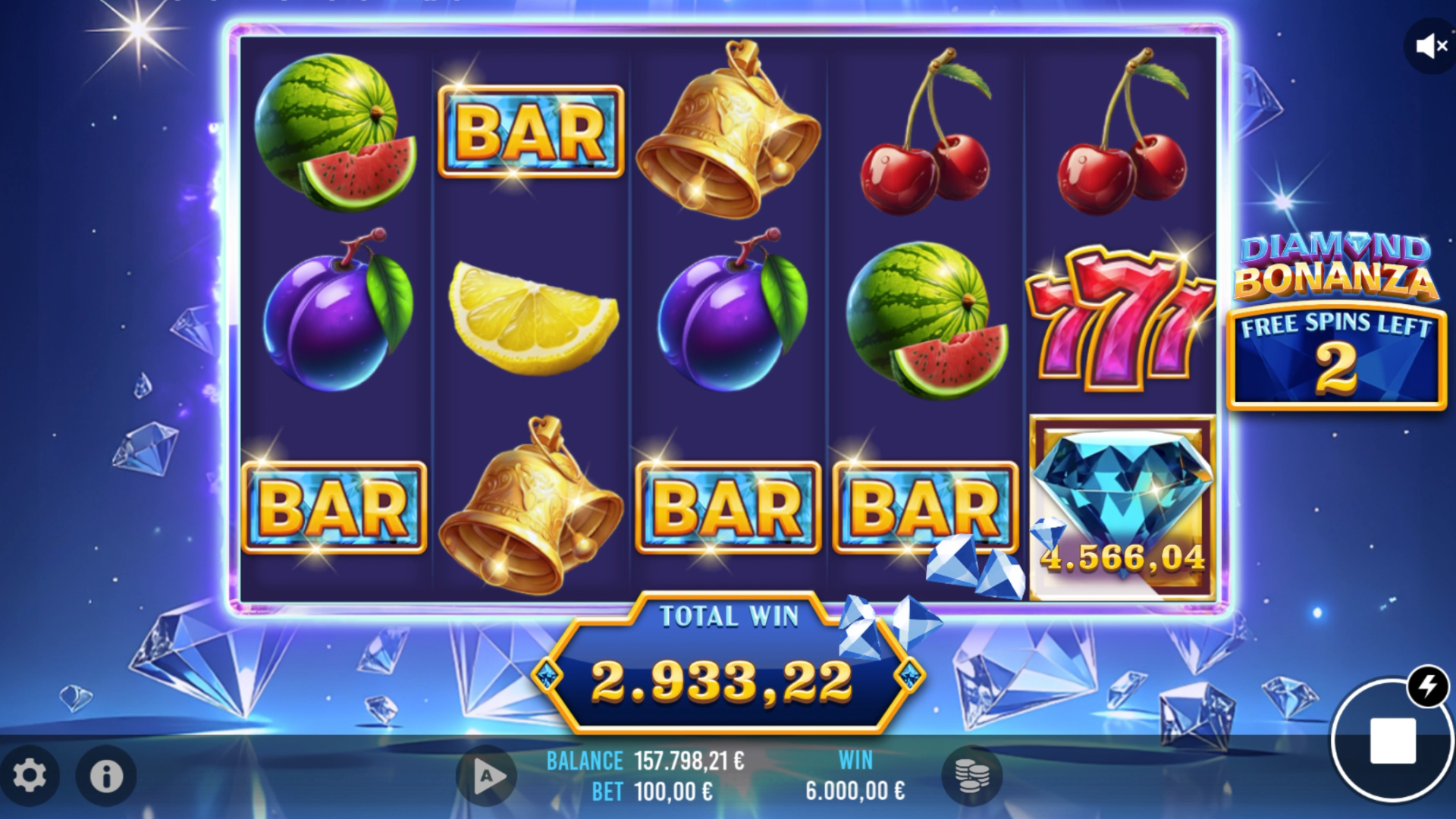Activate the lightning bolt turbo mode
Viewport: 1456px width, 819px height.
(1428, 686)
